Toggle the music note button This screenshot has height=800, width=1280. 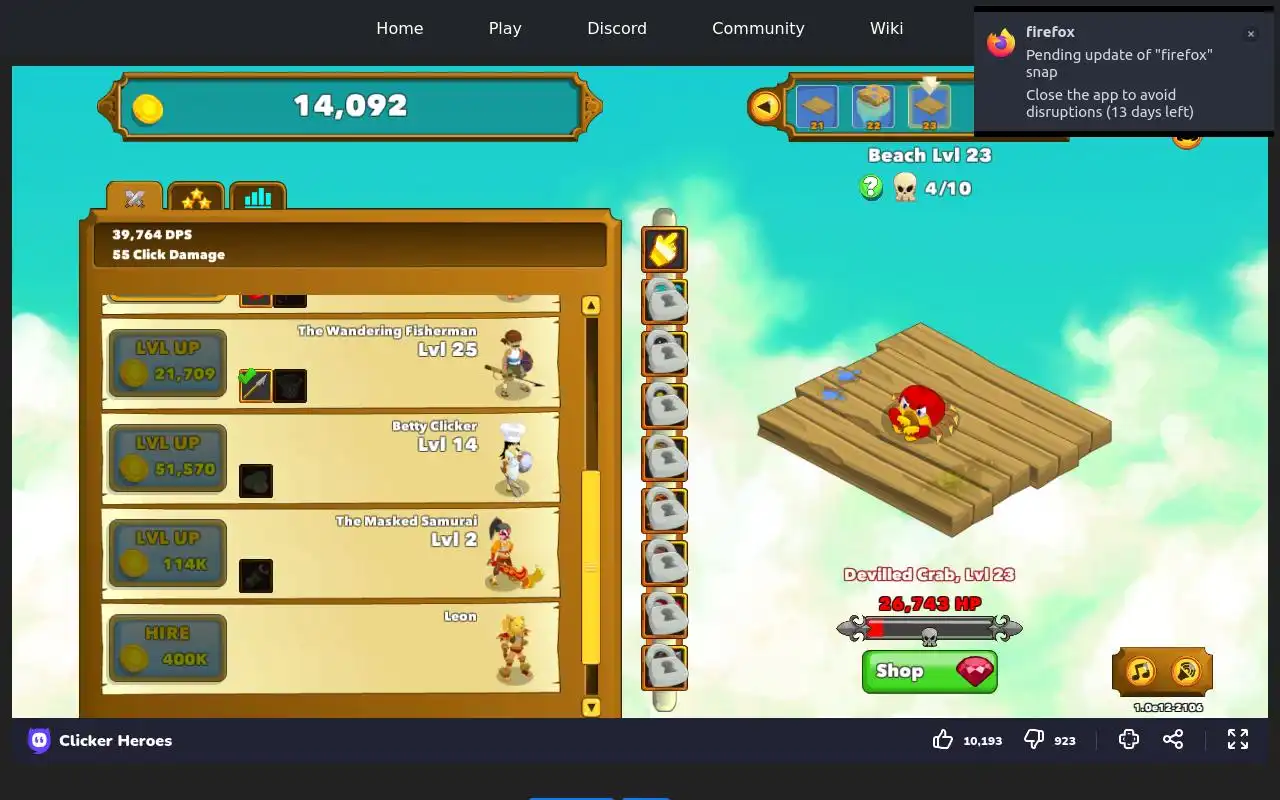pos(1140,671)
